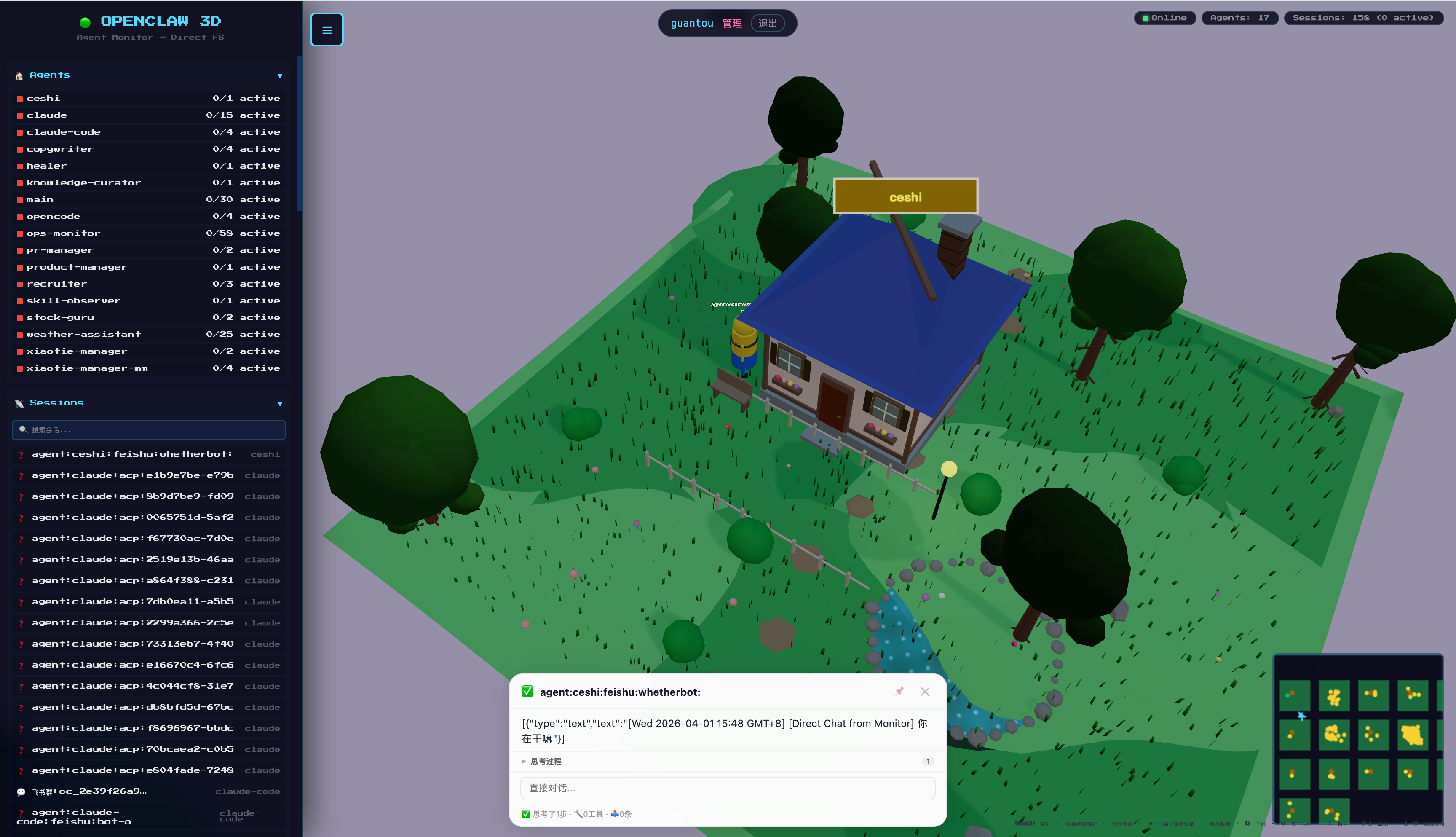Expand the 思考过程 thinking section
1456x837 pixels.
(545, 761)
